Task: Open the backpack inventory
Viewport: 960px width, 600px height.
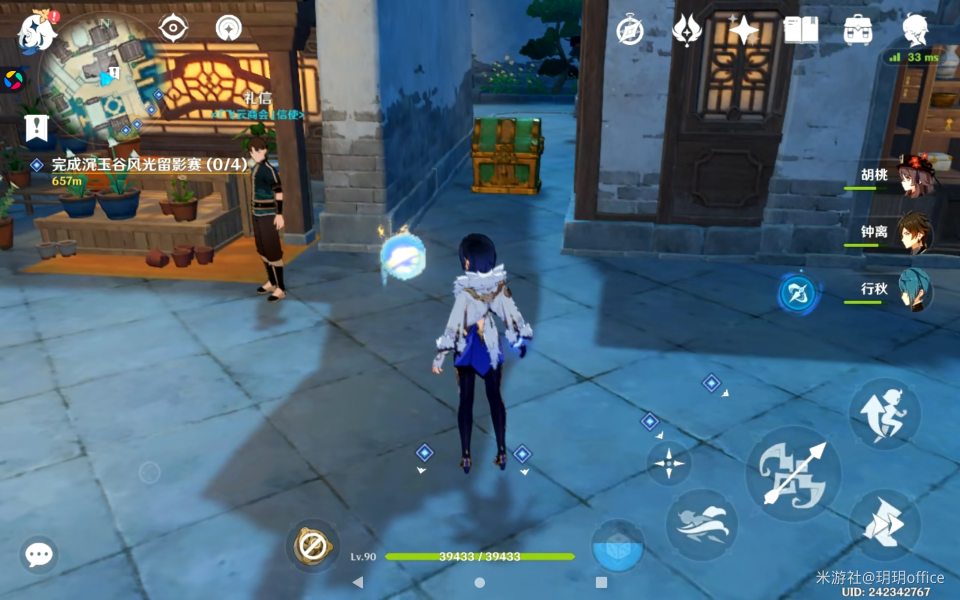Action: pyautogui.click(x=858, y=31)
